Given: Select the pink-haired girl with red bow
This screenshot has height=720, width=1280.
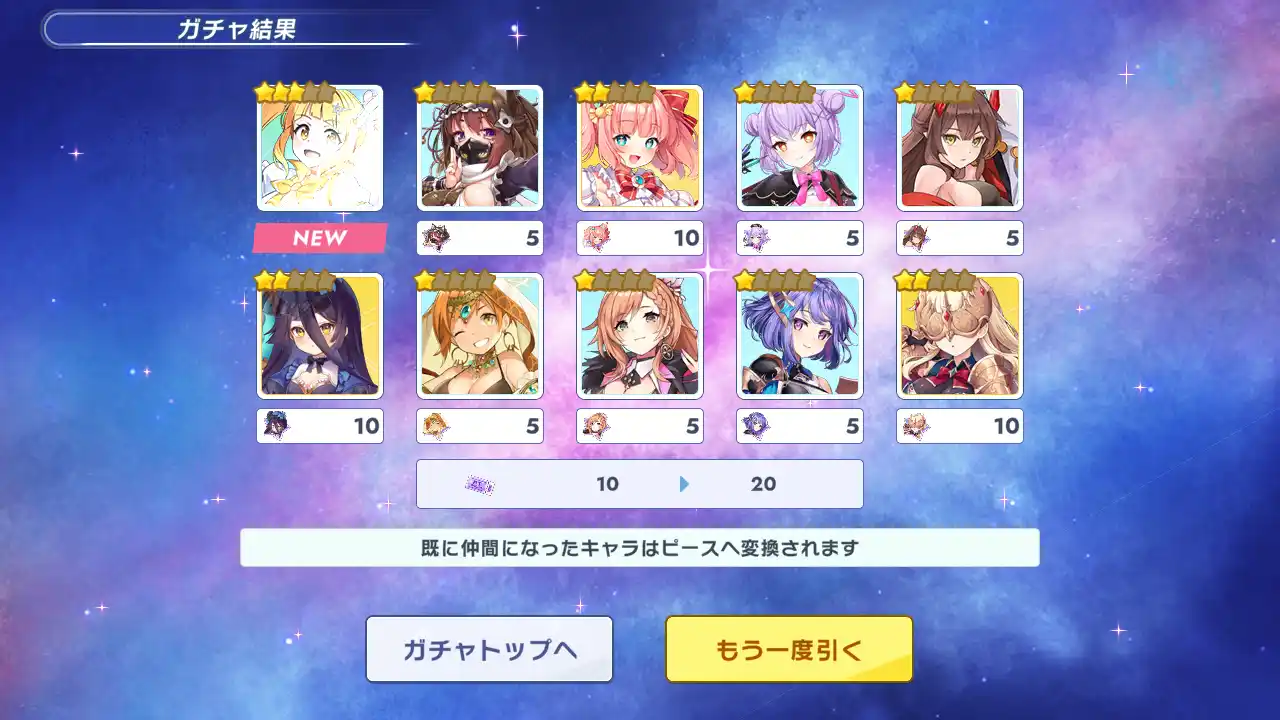Looking at the screenshot, I should 640,148.
